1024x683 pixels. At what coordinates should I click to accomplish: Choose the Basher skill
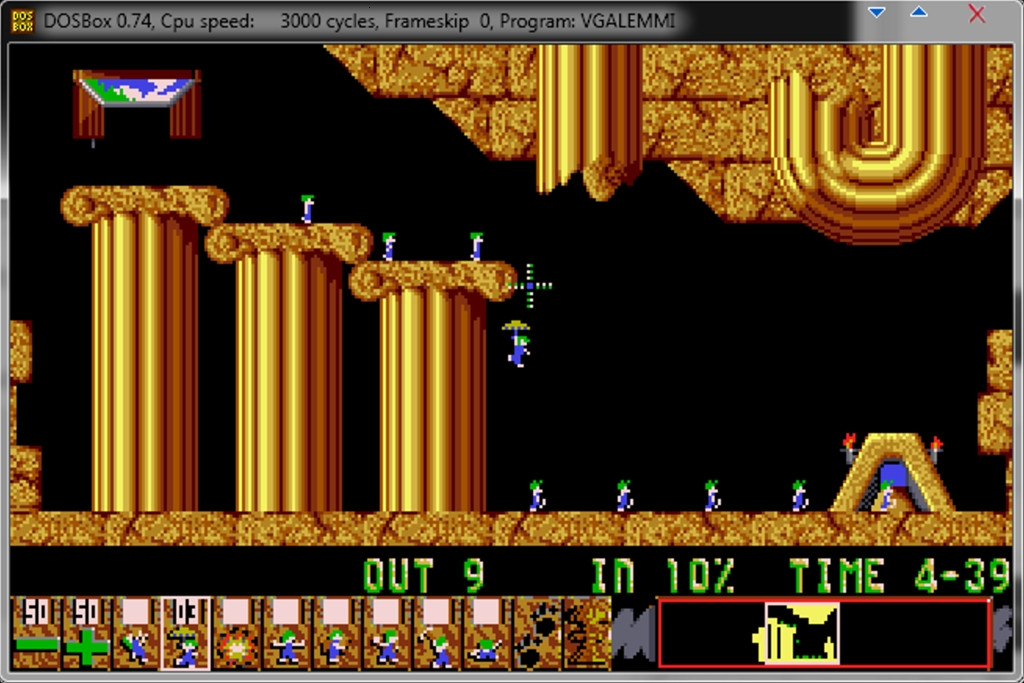(387, 633)
